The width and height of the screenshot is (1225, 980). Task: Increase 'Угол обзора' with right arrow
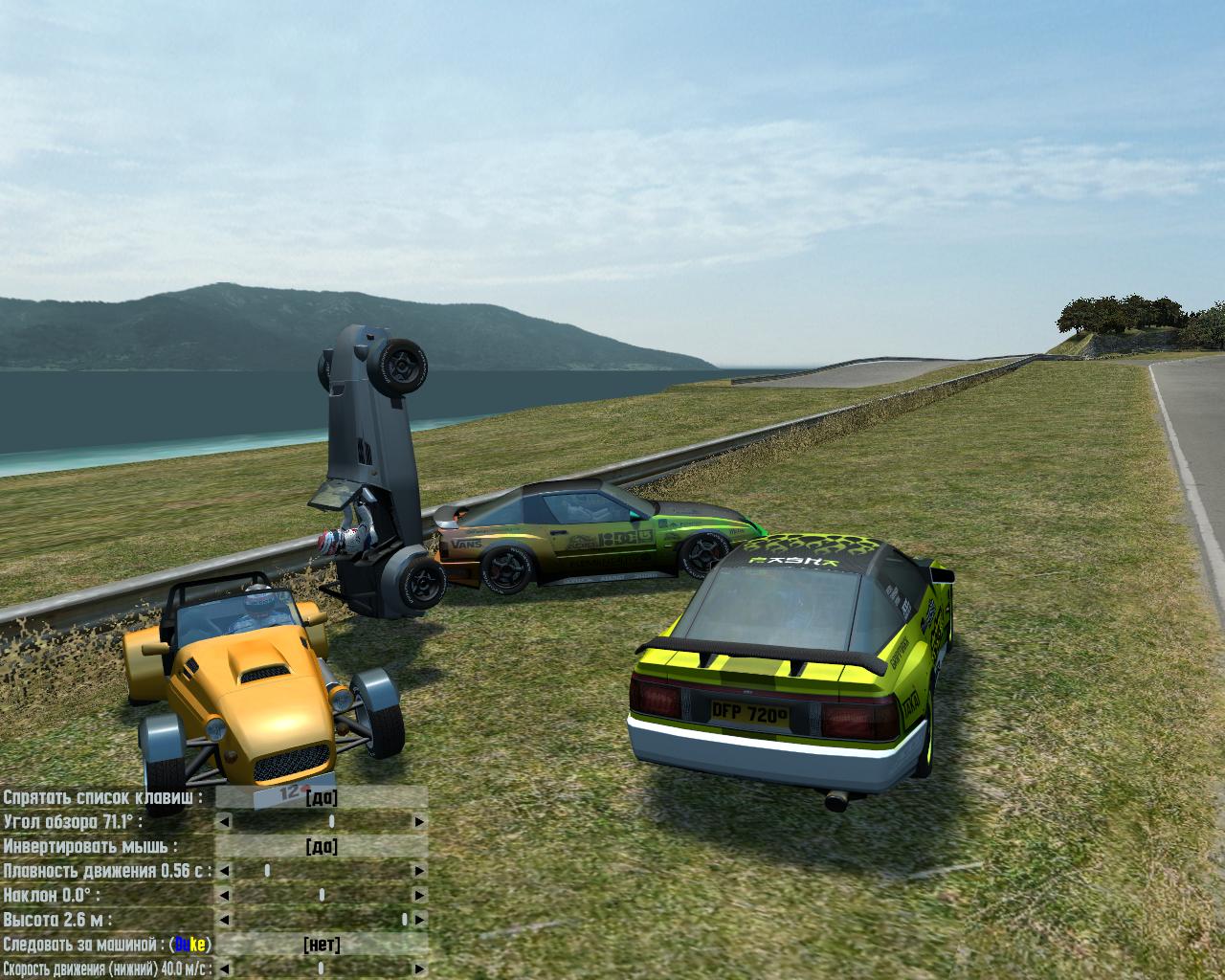419,822
